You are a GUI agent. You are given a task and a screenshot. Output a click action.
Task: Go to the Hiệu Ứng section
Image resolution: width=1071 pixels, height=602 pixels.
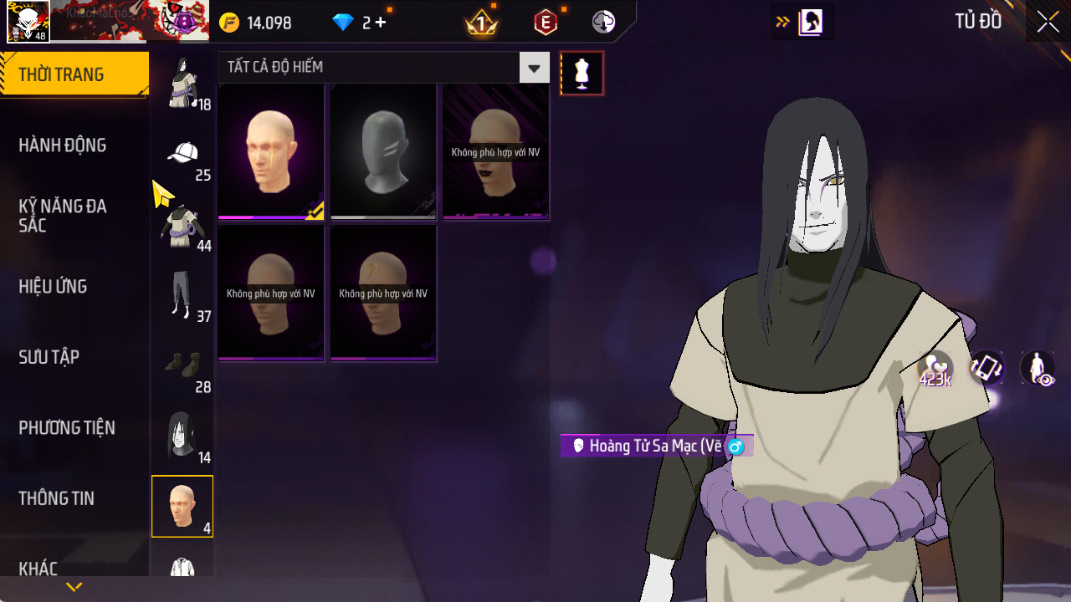coord(52,286)
